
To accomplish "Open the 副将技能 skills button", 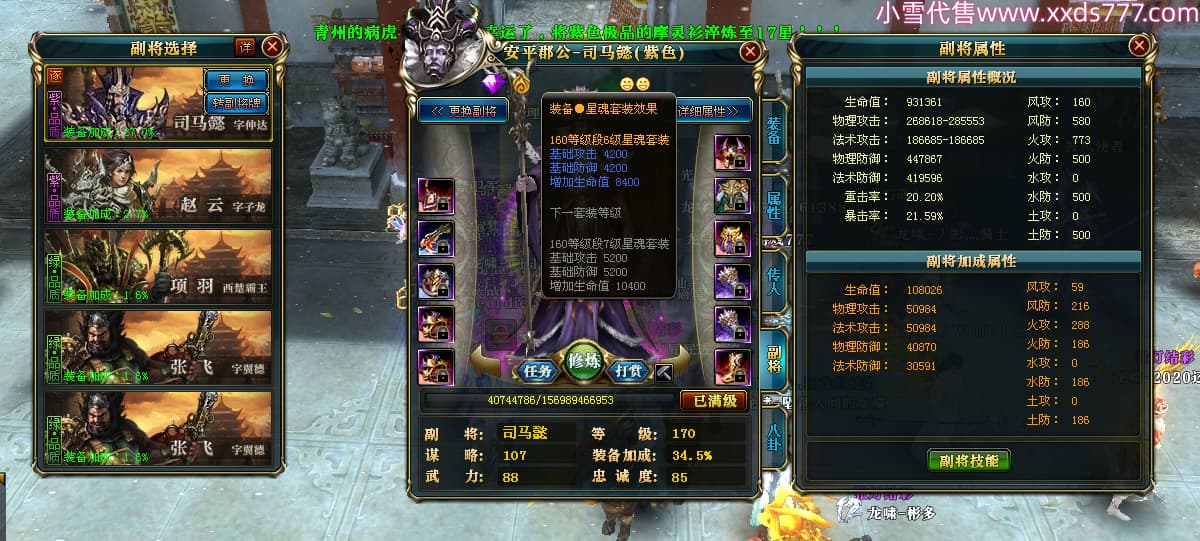I will click(x=969, y=460).
